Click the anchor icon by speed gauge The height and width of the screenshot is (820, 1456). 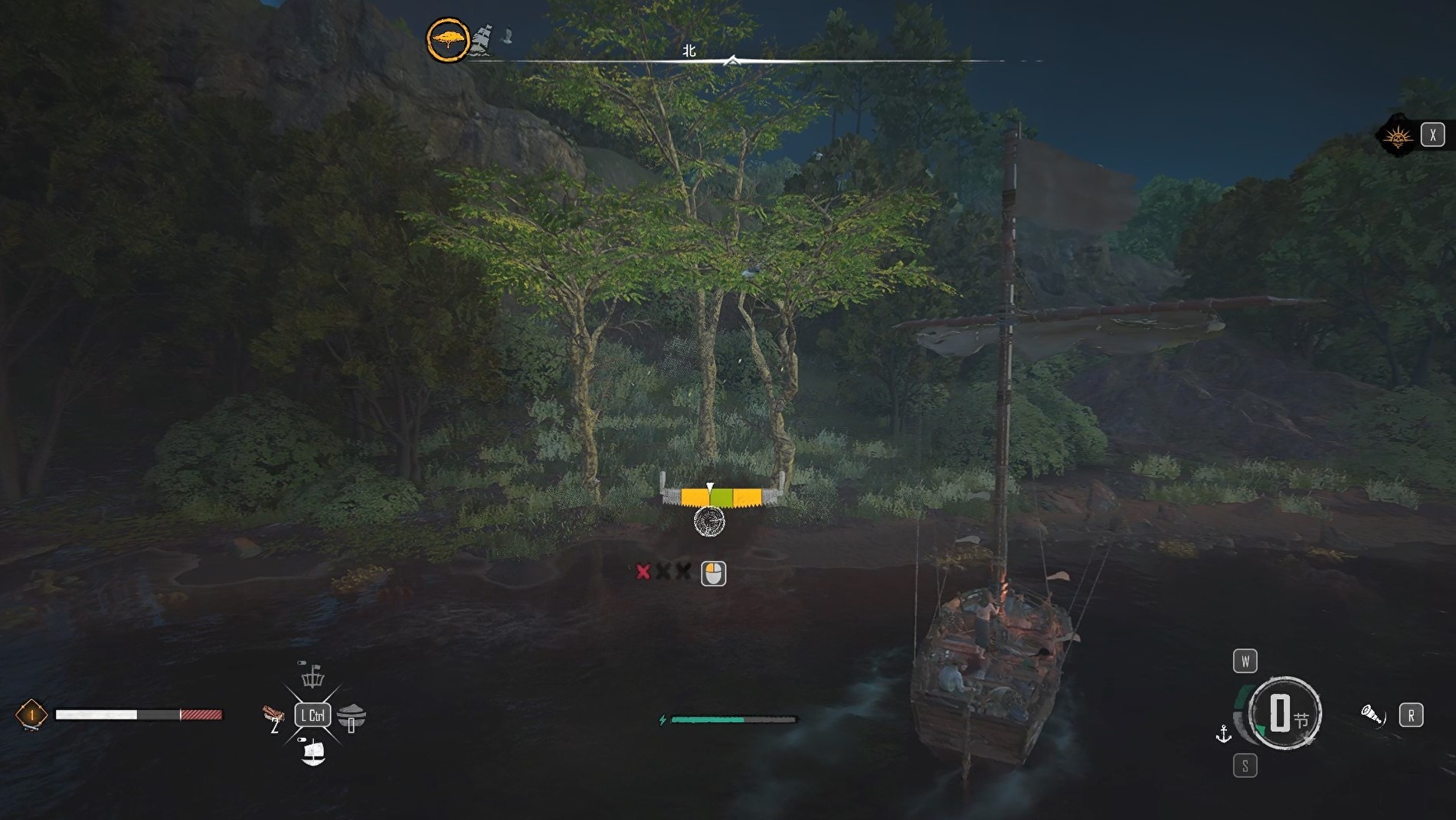coord(1224,734)
